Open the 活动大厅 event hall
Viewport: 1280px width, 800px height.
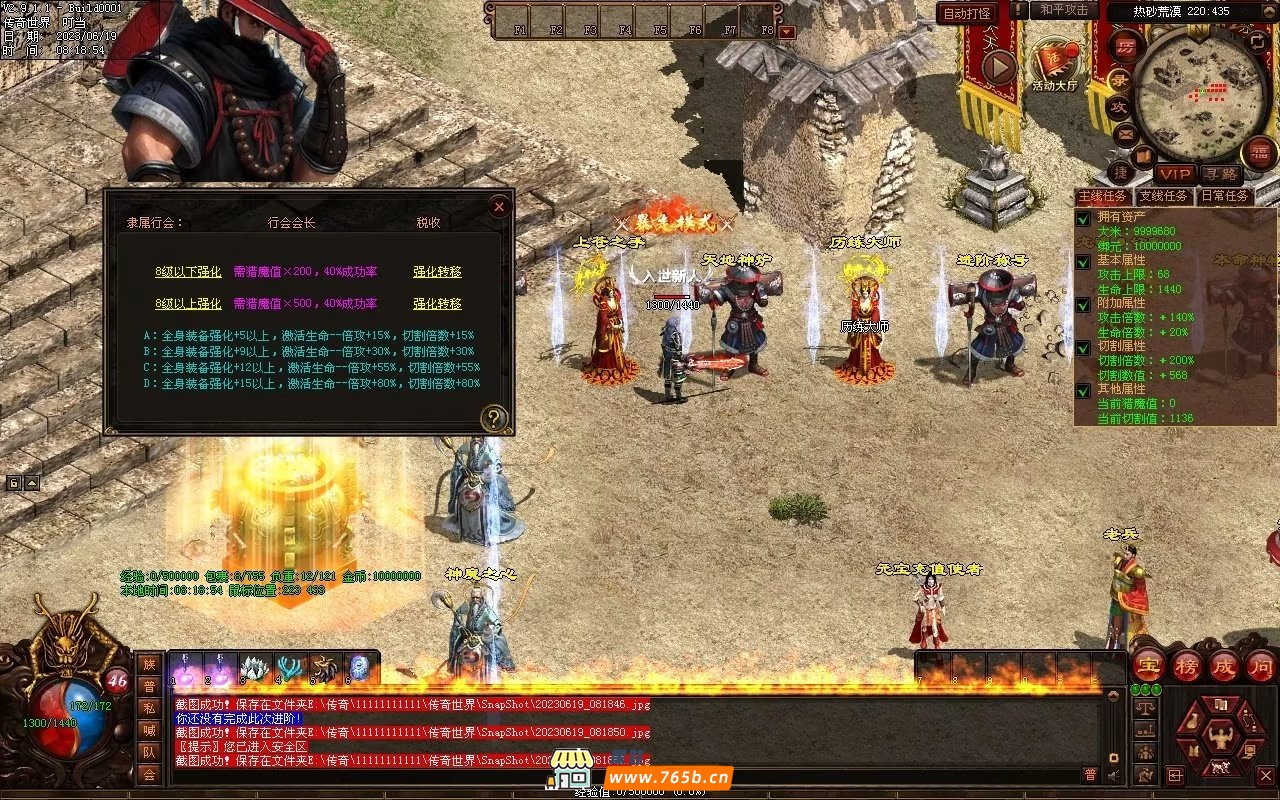click(x=1055, y=64)
